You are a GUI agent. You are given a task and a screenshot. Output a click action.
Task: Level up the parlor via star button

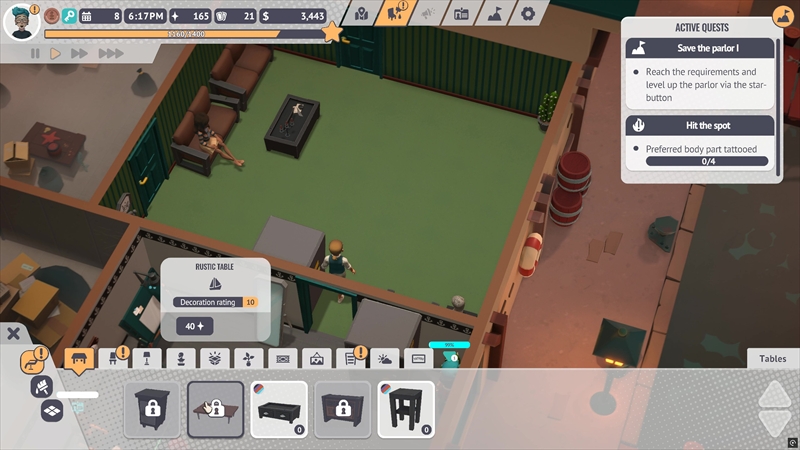333,32
